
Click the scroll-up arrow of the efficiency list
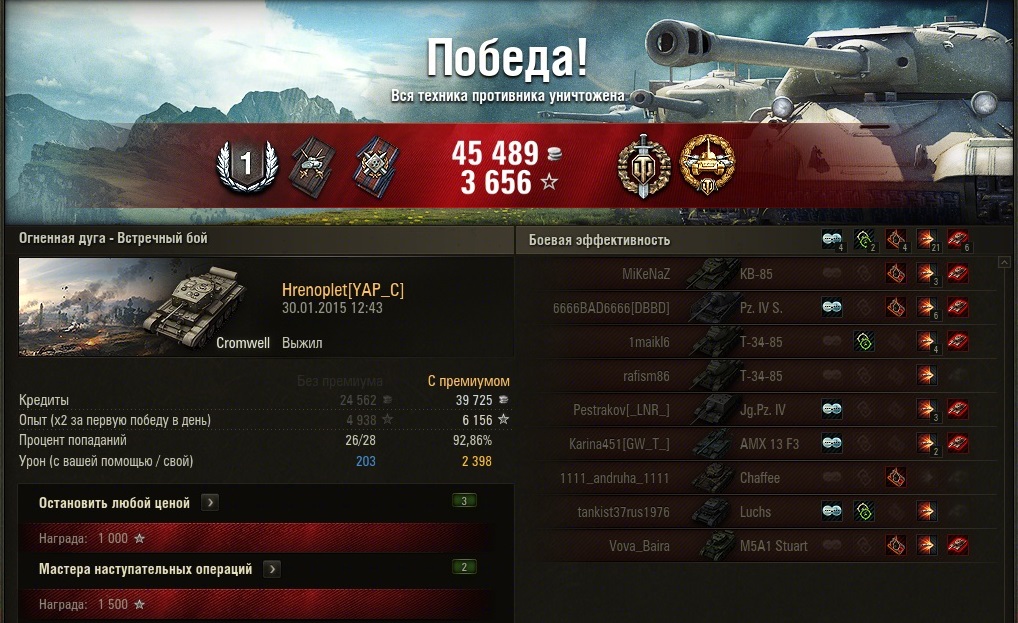coord(1005,263)
